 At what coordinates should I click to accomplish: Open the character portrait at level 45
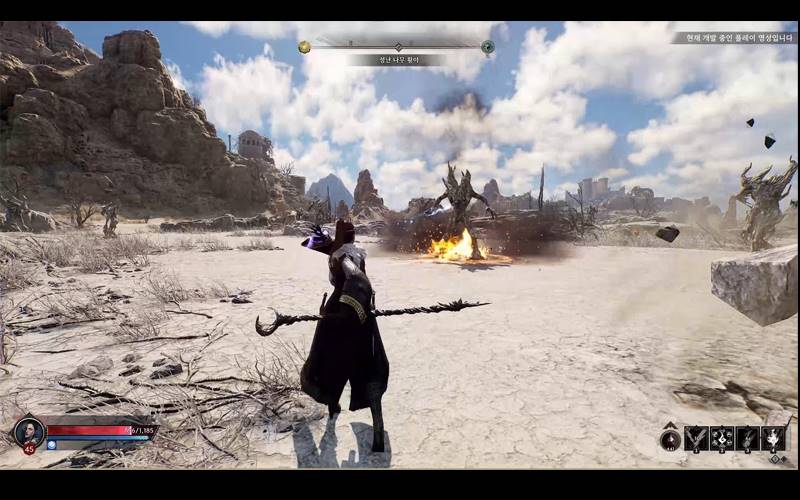point(28,431)
